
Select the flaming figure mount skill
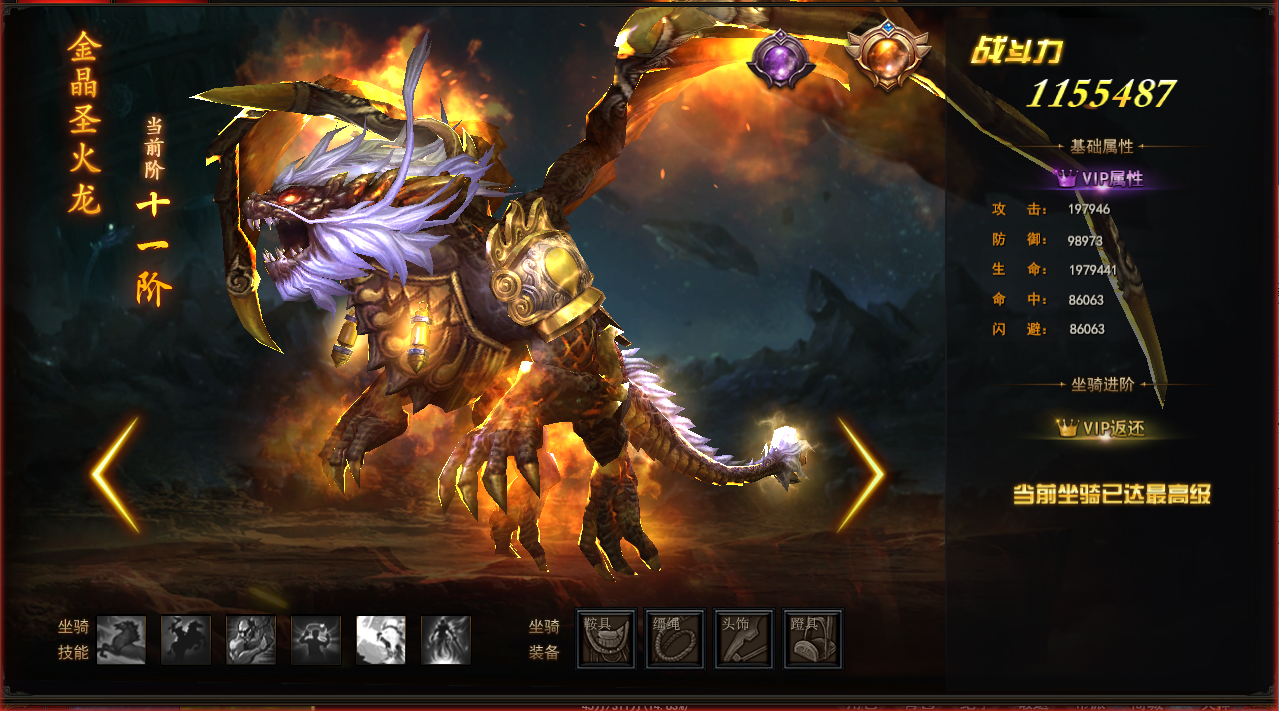(x=446, y=640)
